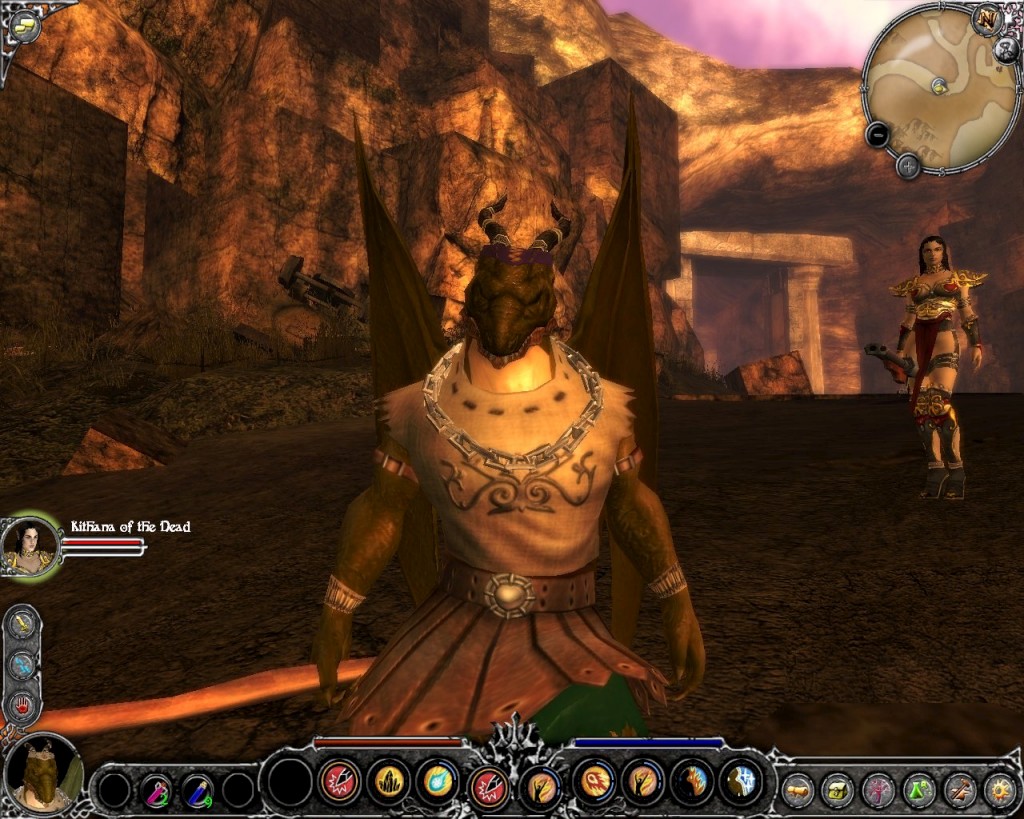The image size is (1024, 819).
Task: Zoom in the minimap with plus button
Action: (908, 166)
